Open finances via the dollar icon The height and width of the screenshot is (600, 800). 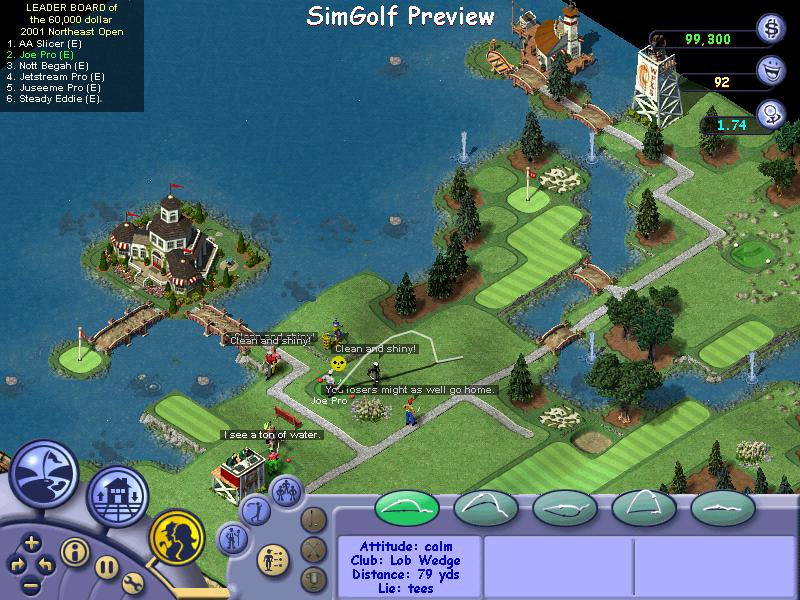(770, 27)
